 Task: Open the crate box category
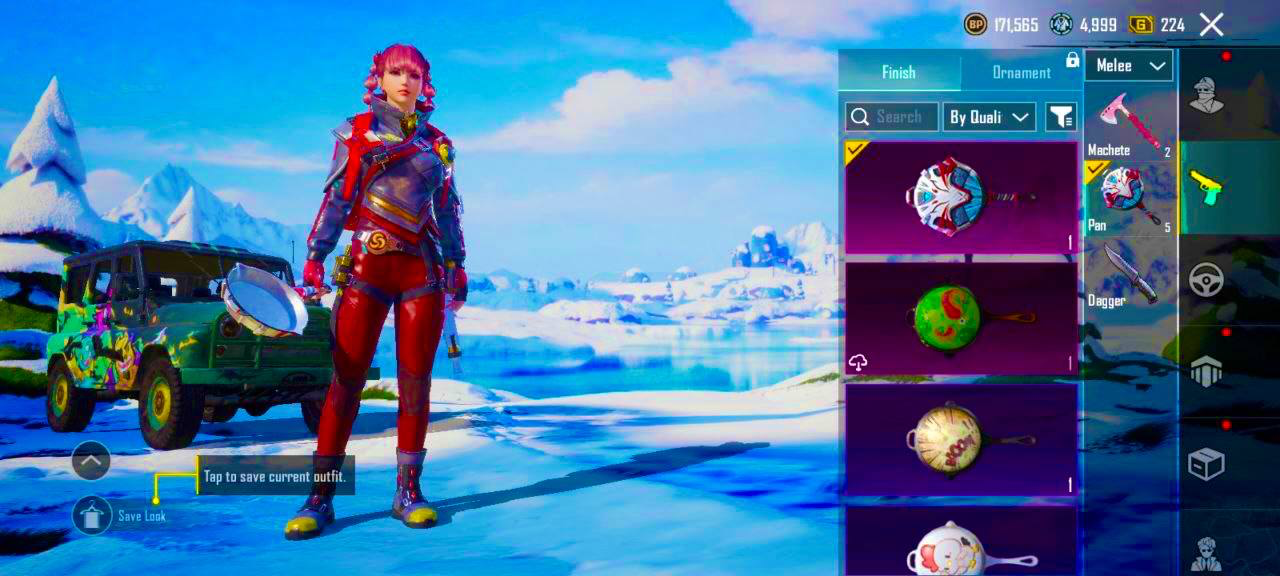1207,465
